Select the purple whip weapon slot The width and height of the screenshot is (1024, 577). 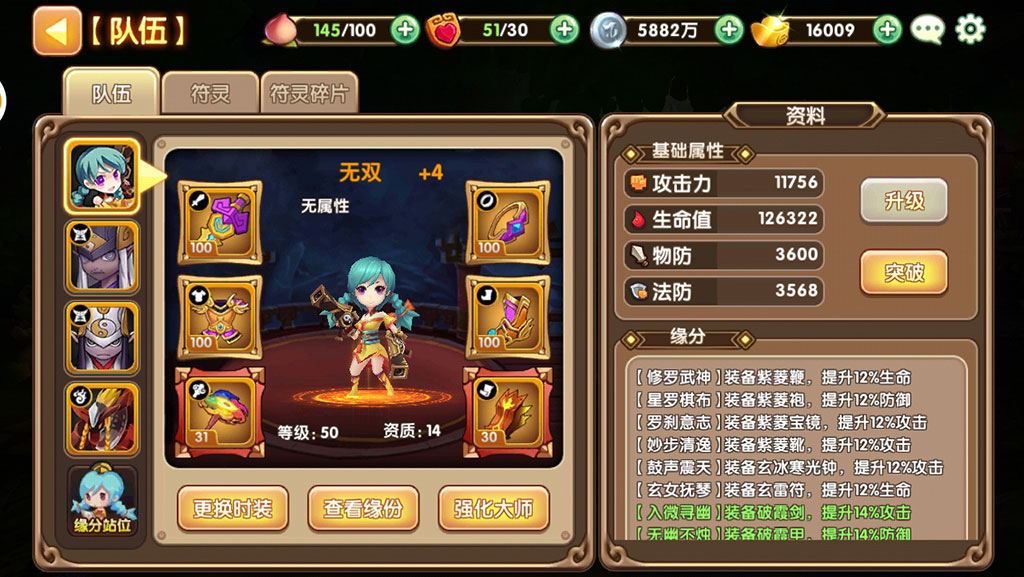click(219, 218)
